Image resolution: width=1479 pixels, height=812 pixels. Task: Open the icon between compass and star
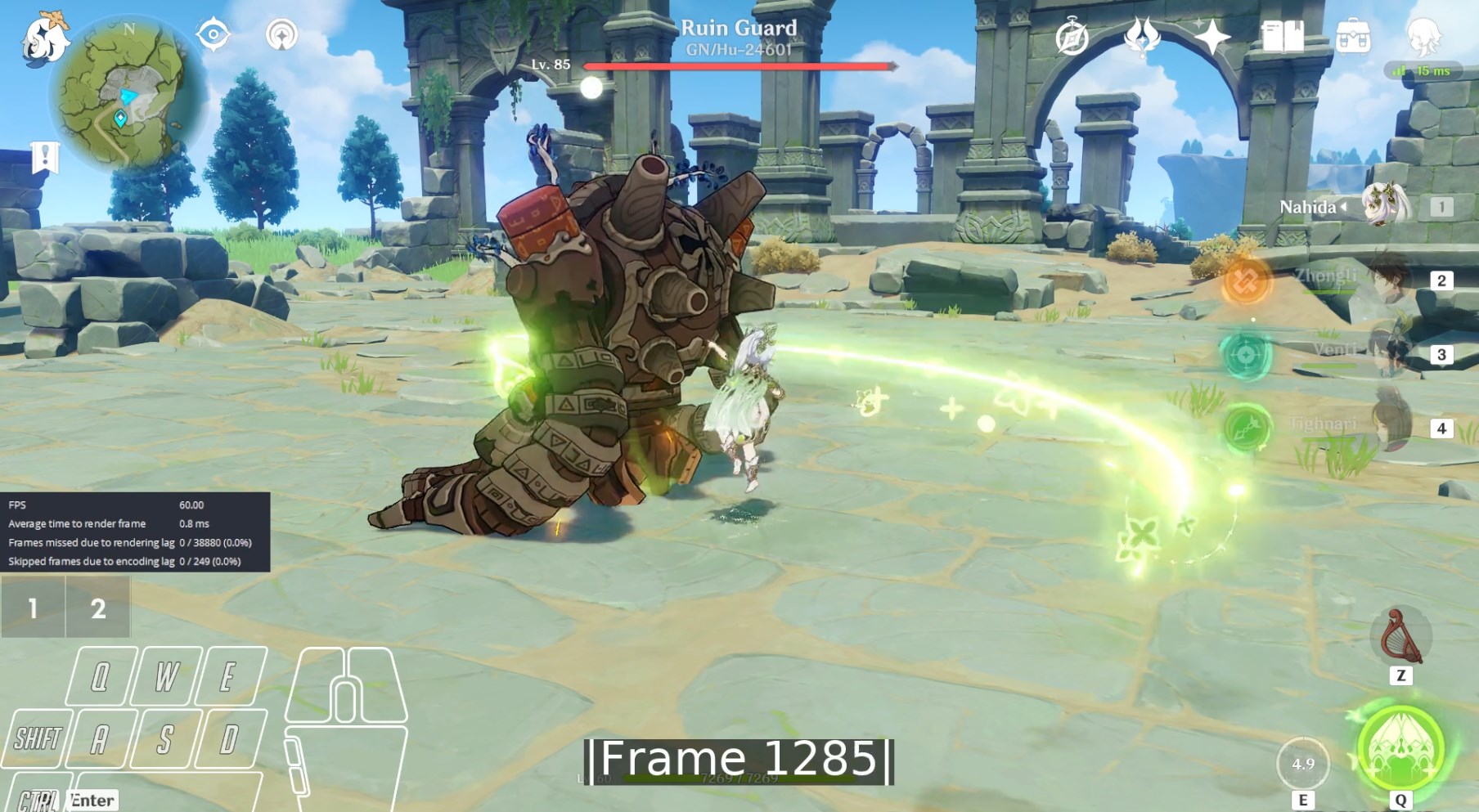(1142, 37)
